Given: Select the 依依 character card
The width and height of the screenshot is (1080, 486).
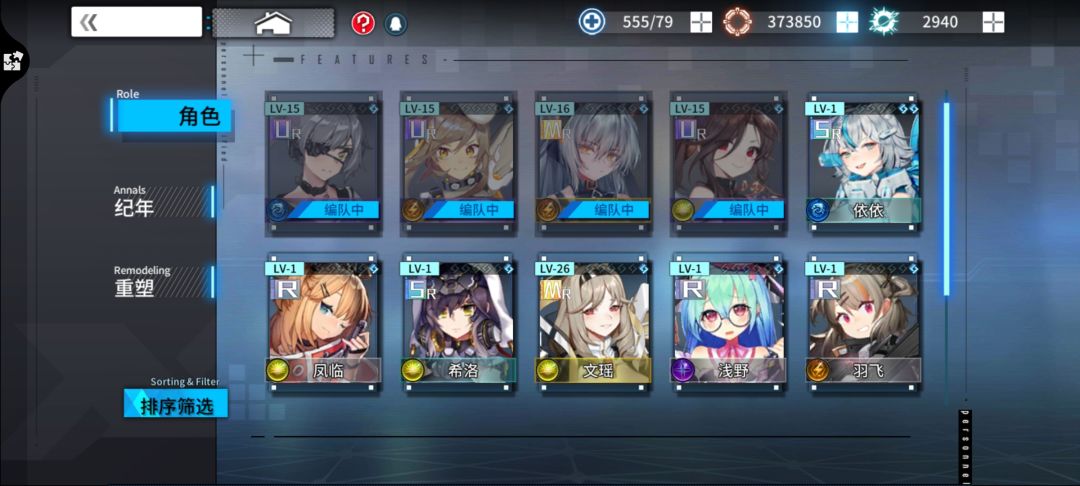Looking at the screenshot, I should tap(864, 162).
